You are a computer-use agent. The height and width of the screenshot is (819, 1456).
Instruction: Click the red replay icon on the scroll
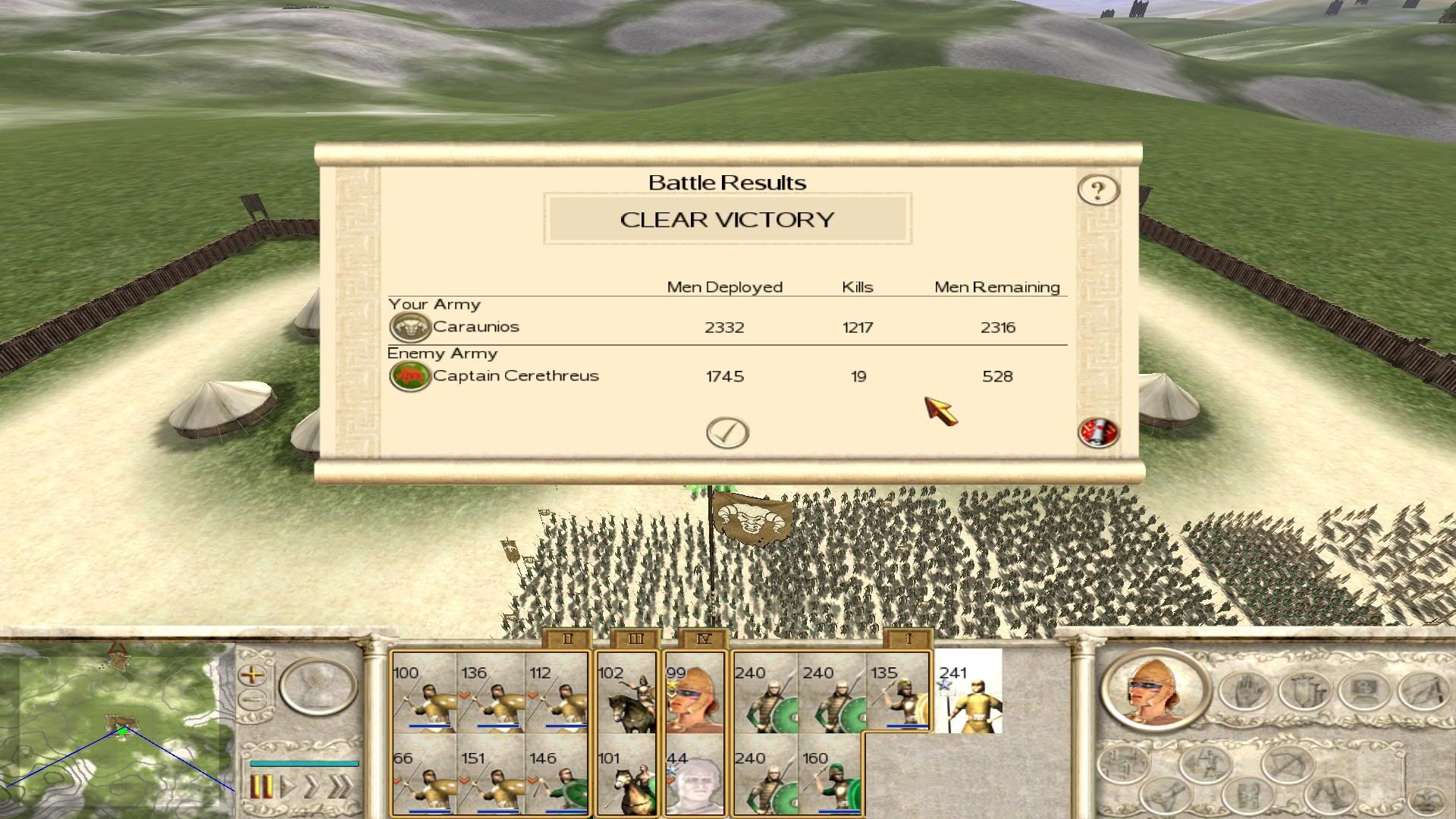[x=1098, y=433]
